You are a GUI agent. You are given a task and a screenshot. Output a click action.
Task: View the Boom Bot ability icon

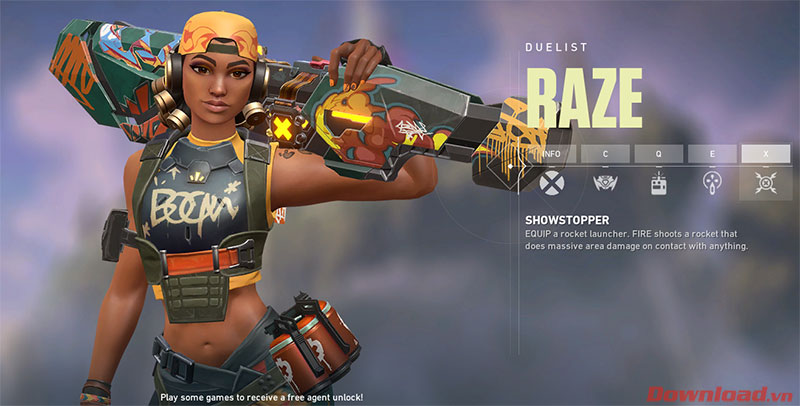pyautogui.click(x=605, y=183)
